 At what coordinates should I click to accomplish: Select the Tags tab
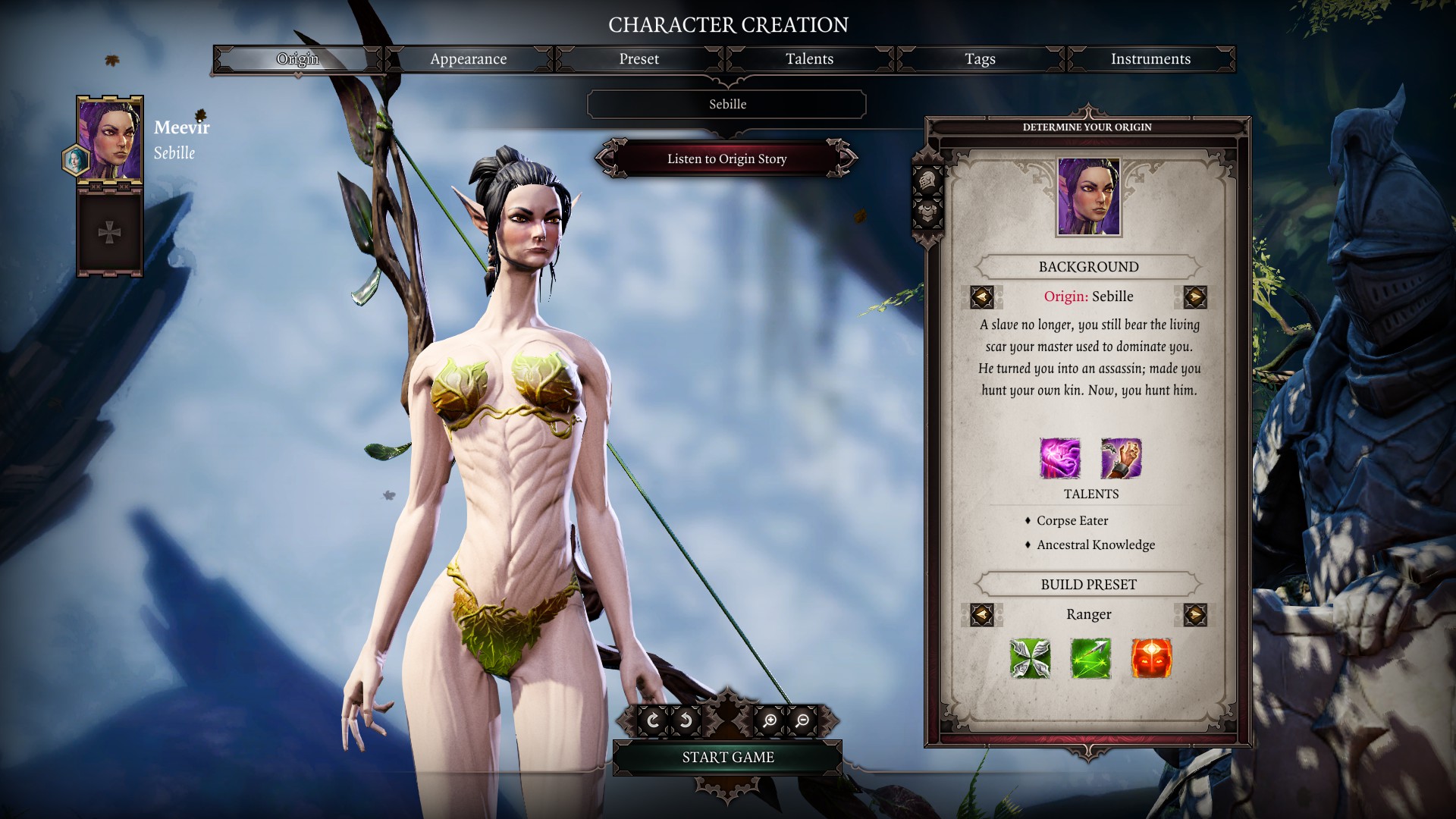click(980, 59)
